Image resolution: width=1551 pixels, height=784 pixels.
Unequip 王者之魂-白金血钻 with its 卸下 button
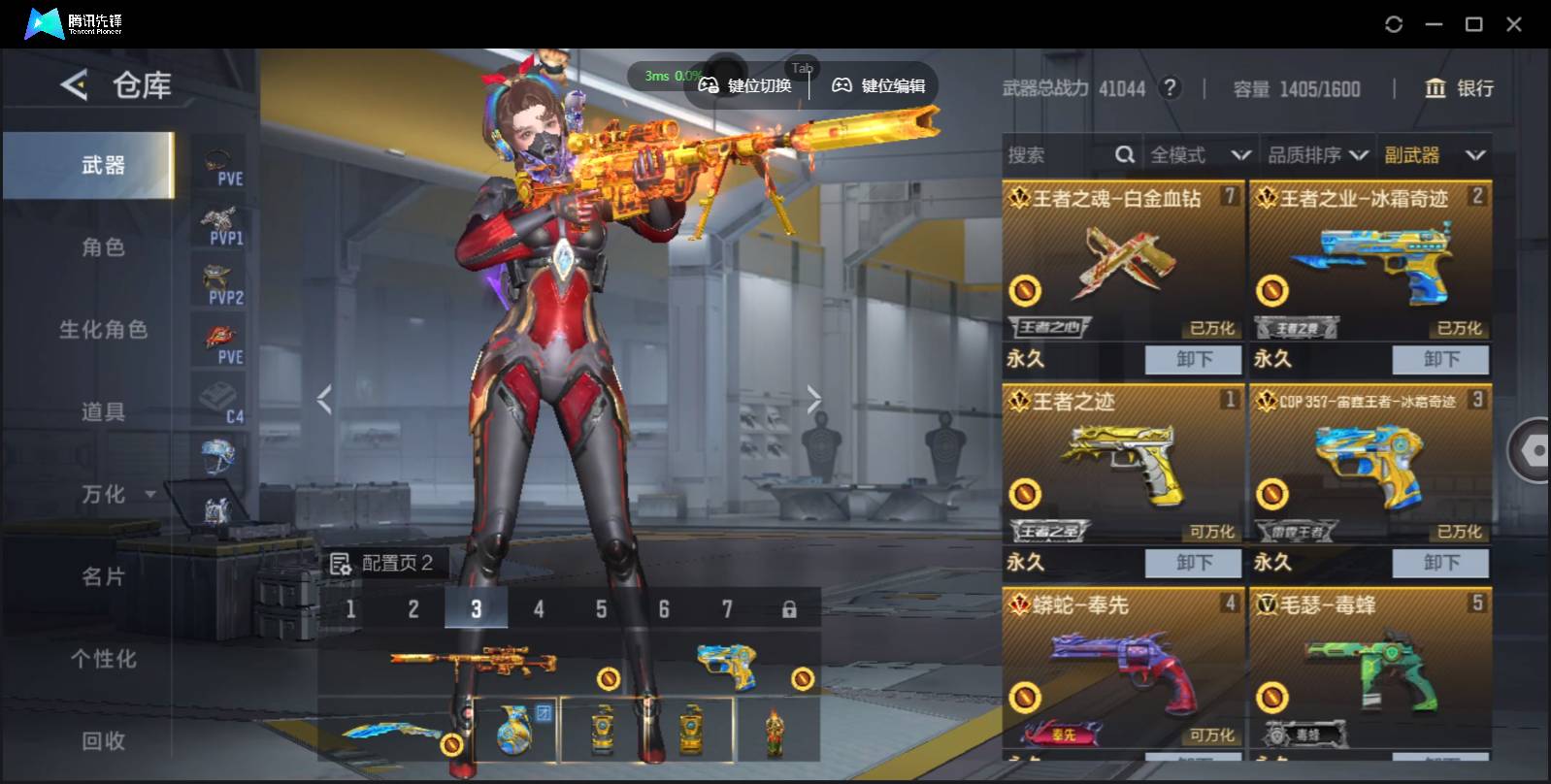pos(1193,359)
